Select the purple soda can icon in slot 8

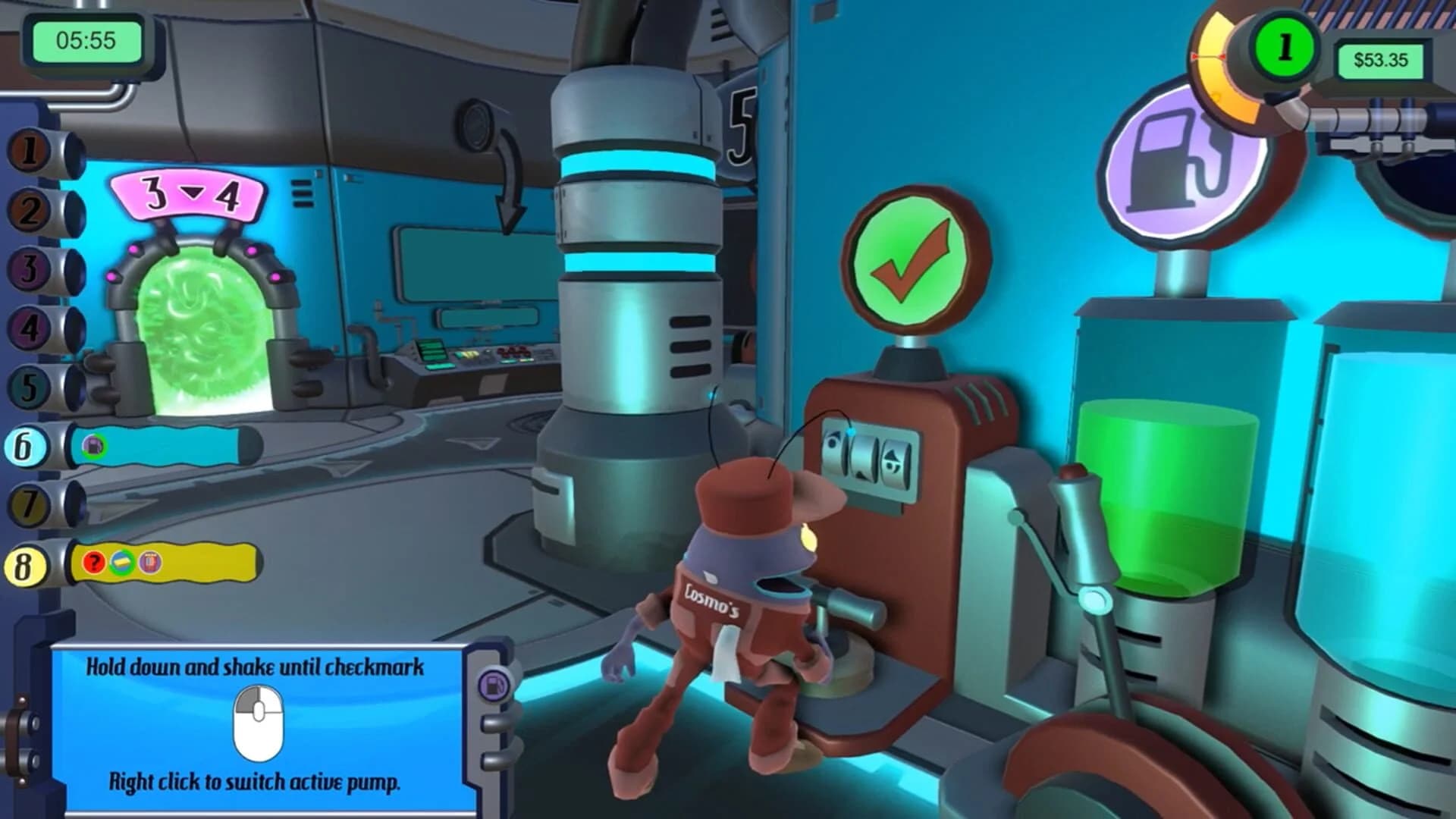pos(150,563)
